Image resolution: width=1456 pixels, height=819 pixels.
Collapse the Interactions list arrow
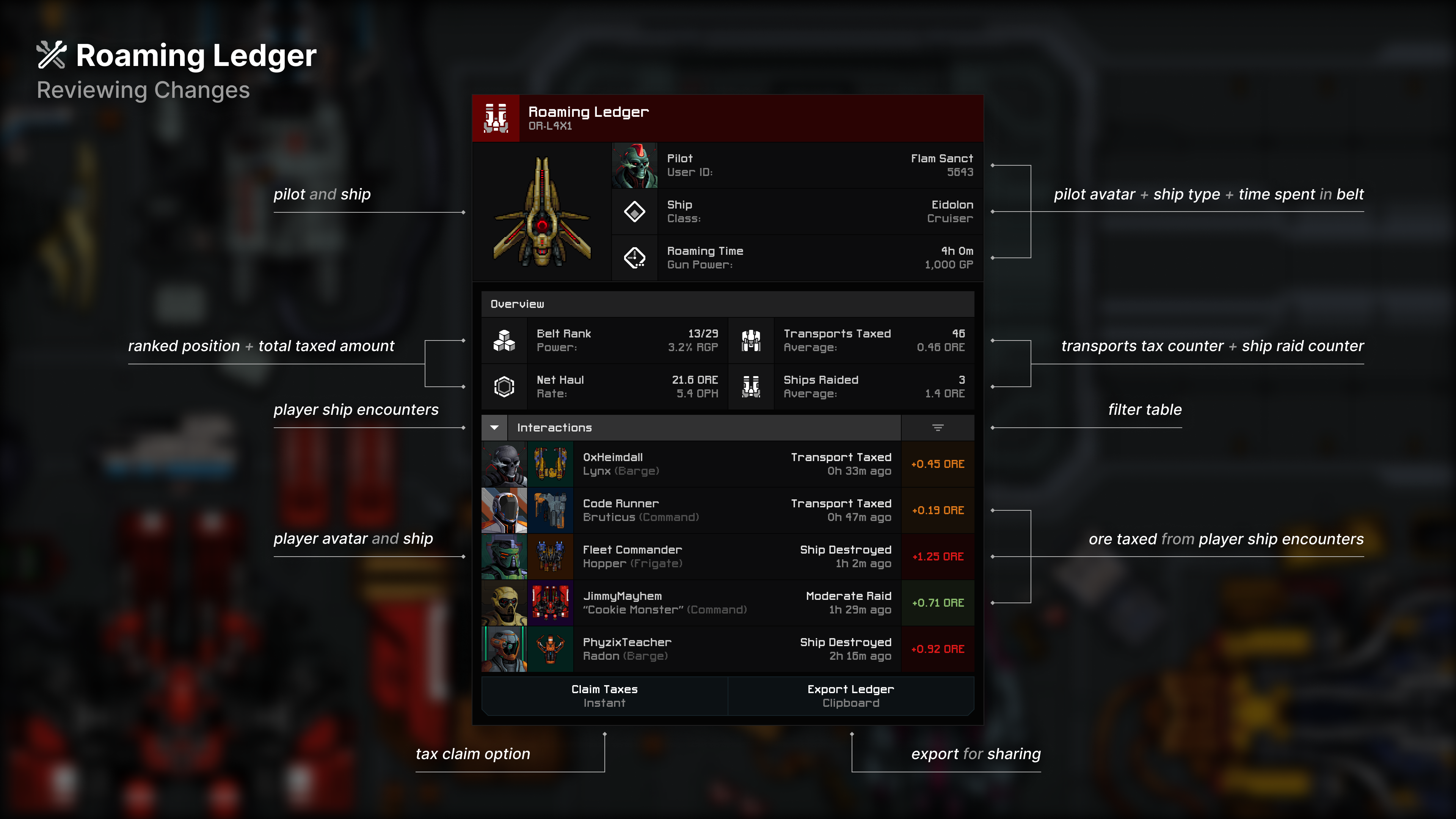(x=494, y=428)
